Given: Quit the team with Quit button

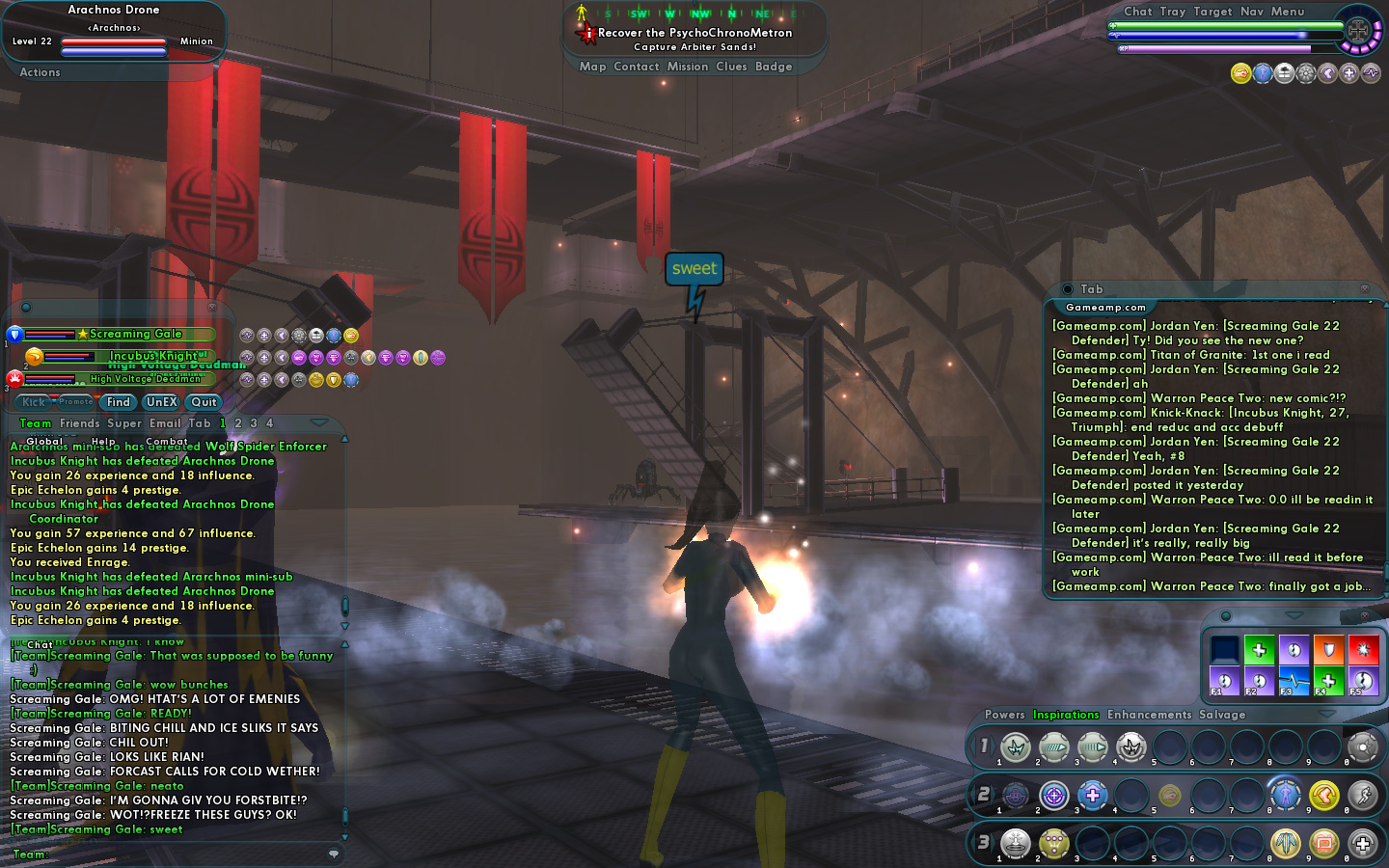Looking at the screenshot, I should click(x=204, y=402).
